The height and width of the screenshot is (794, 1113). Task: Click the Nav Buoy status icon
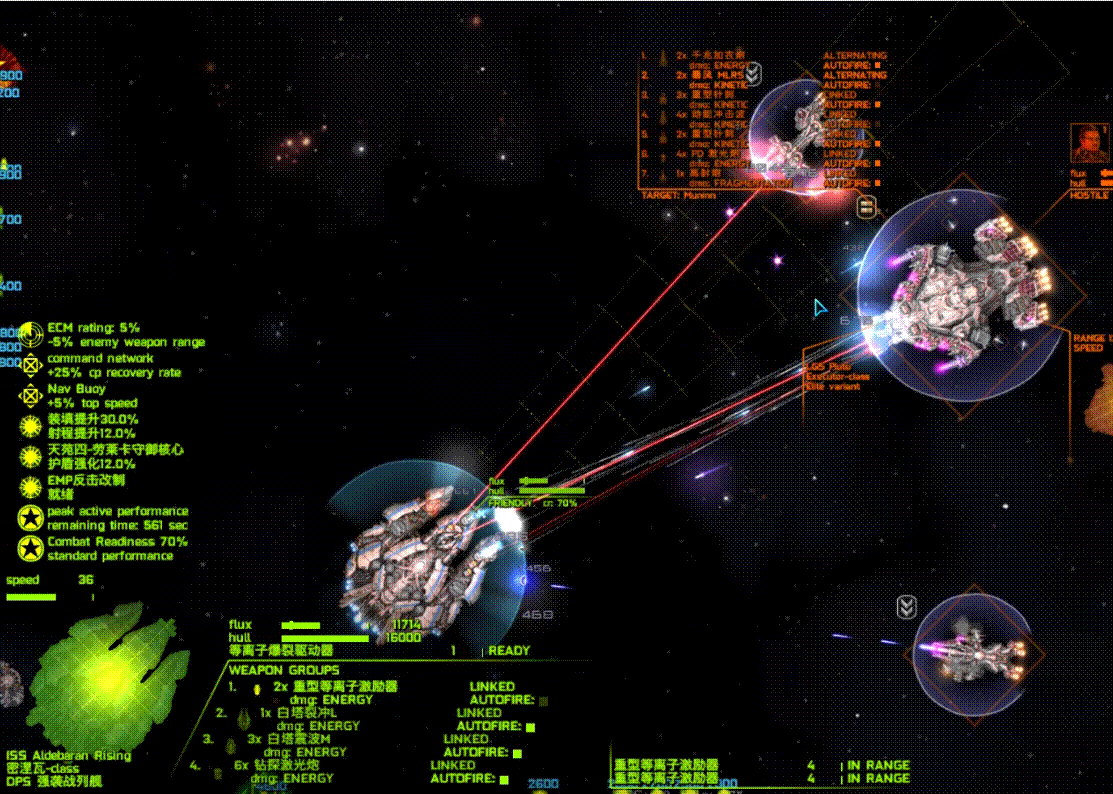click(x=32, y=396)
